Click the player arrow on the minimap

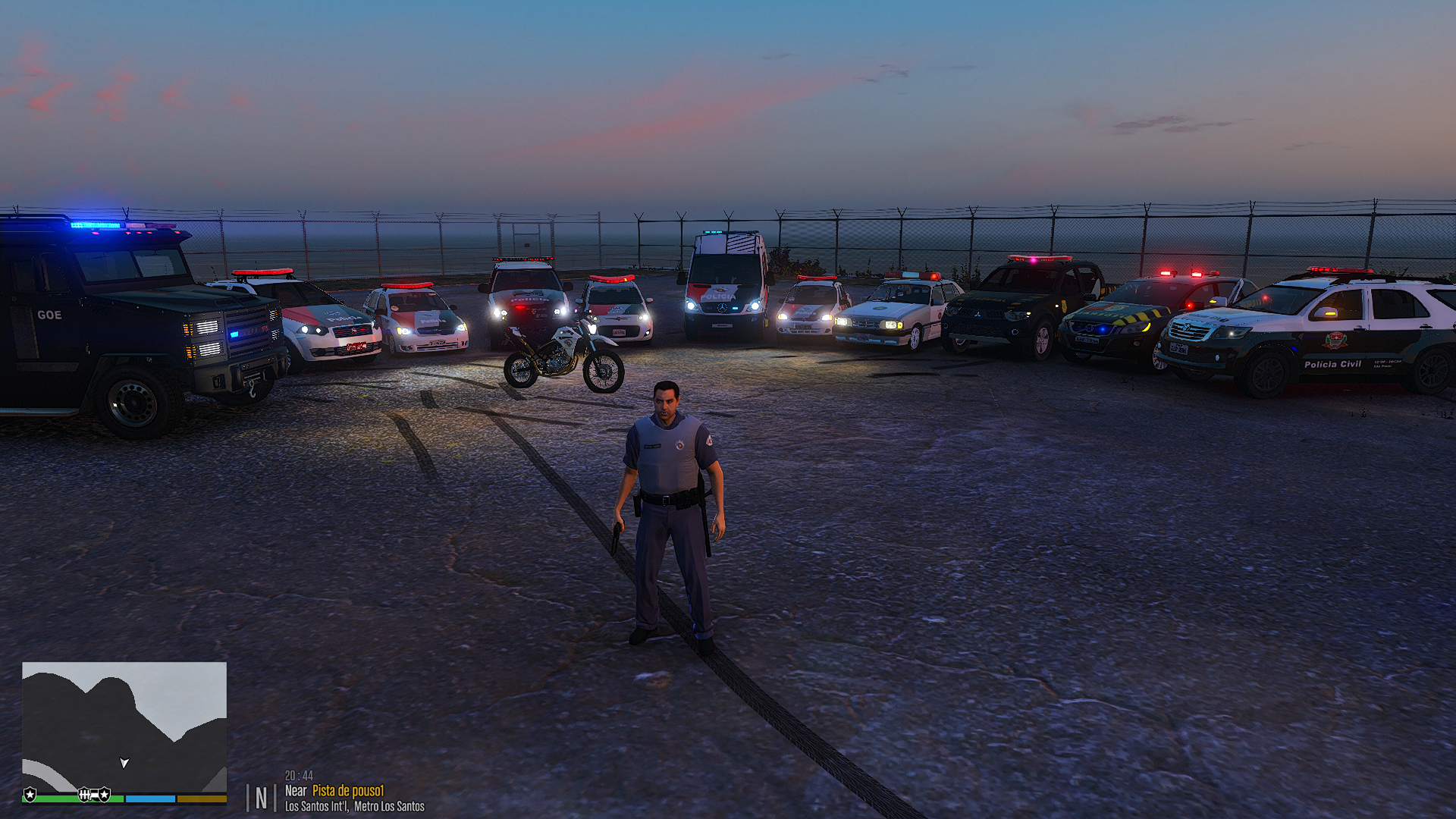(x=124, y=762)
